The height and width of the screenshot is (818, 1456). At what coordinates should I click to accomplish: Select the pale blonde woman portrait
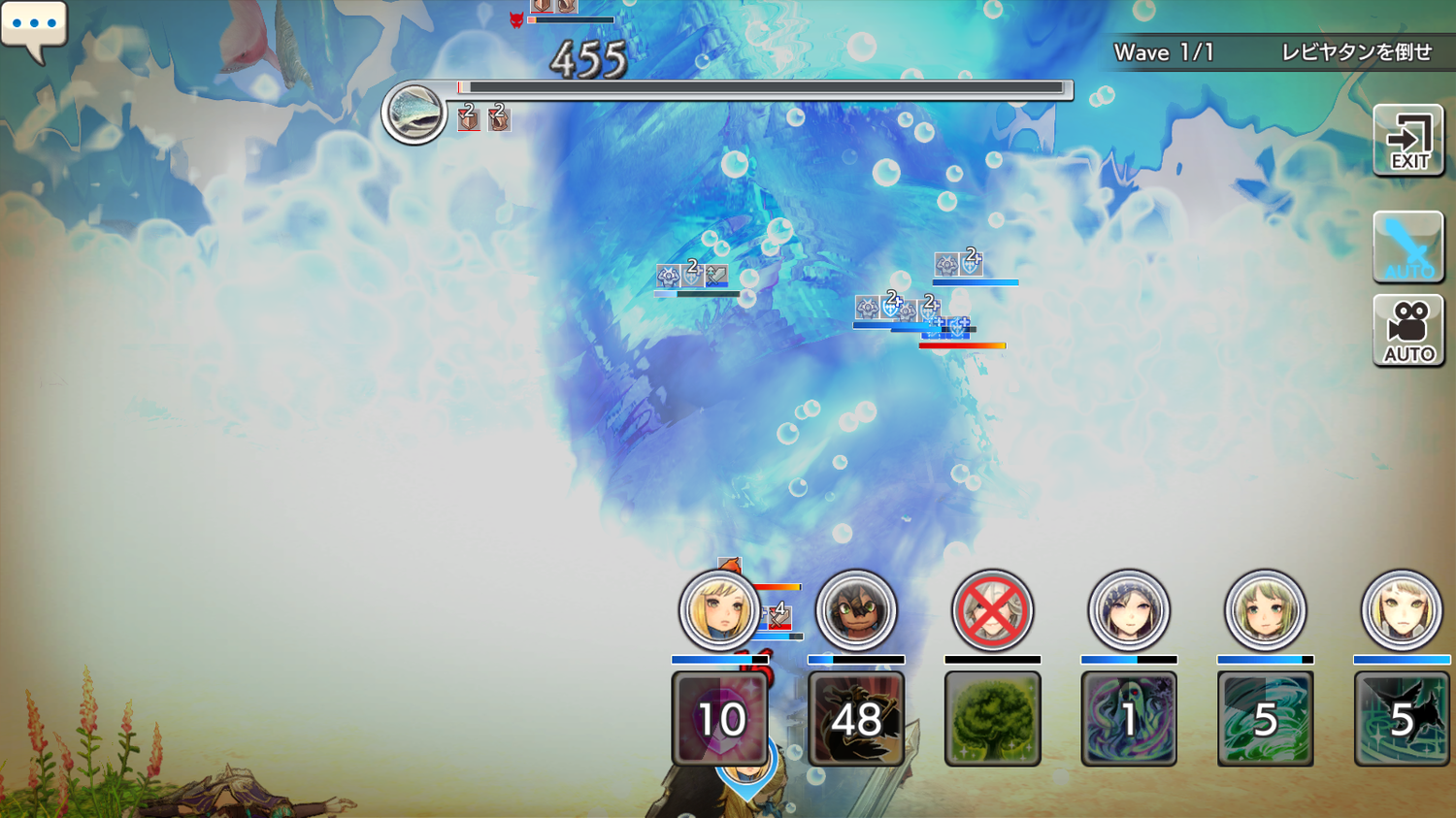1402,610
